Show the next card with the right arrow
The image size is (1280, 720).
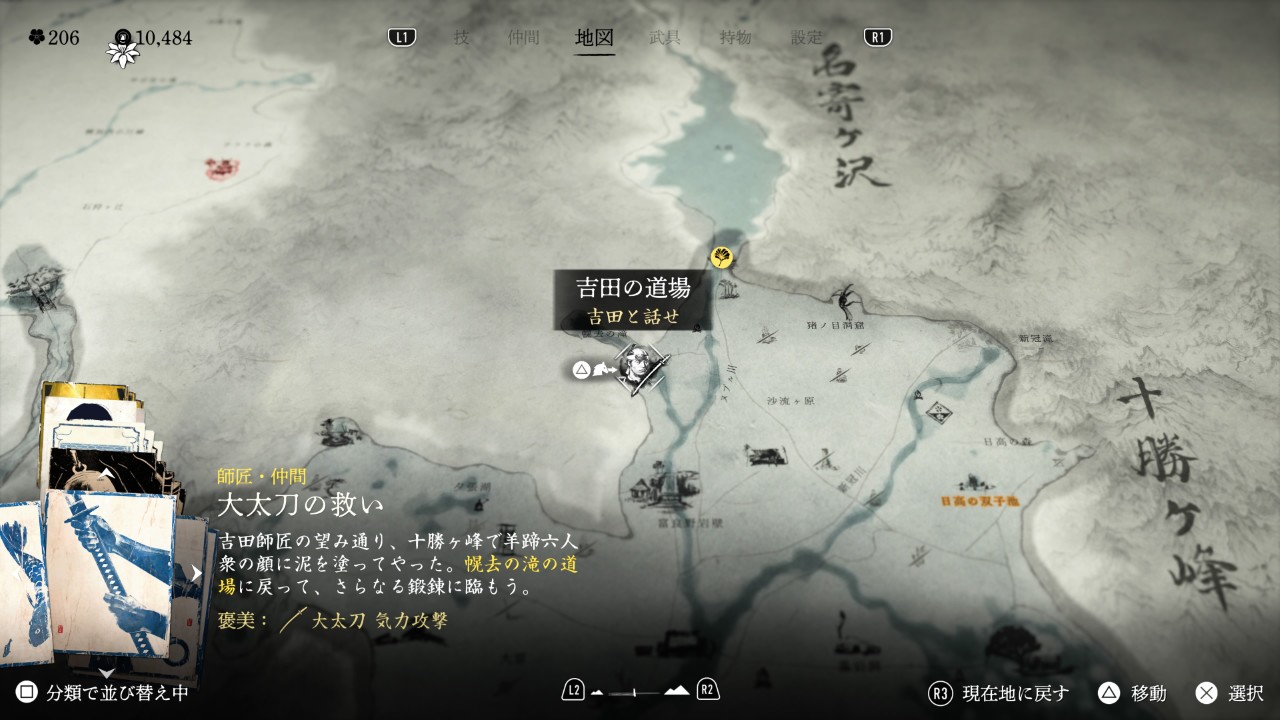coord(197,573)
